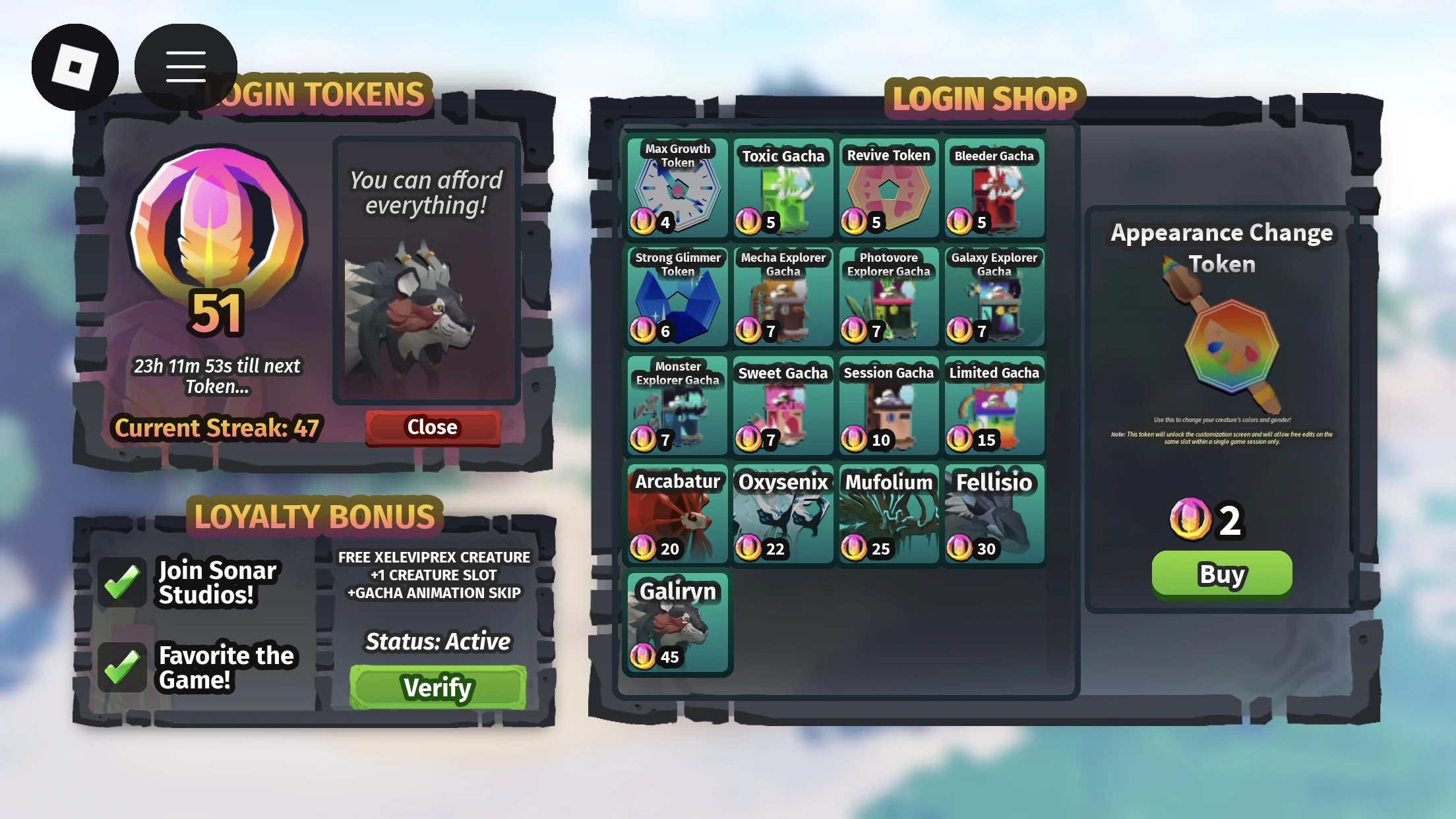The width and height of the screenshot is (1456, 819).
Task: Select the Photovore Explorer Gacha
Action: tap(888, 297)
